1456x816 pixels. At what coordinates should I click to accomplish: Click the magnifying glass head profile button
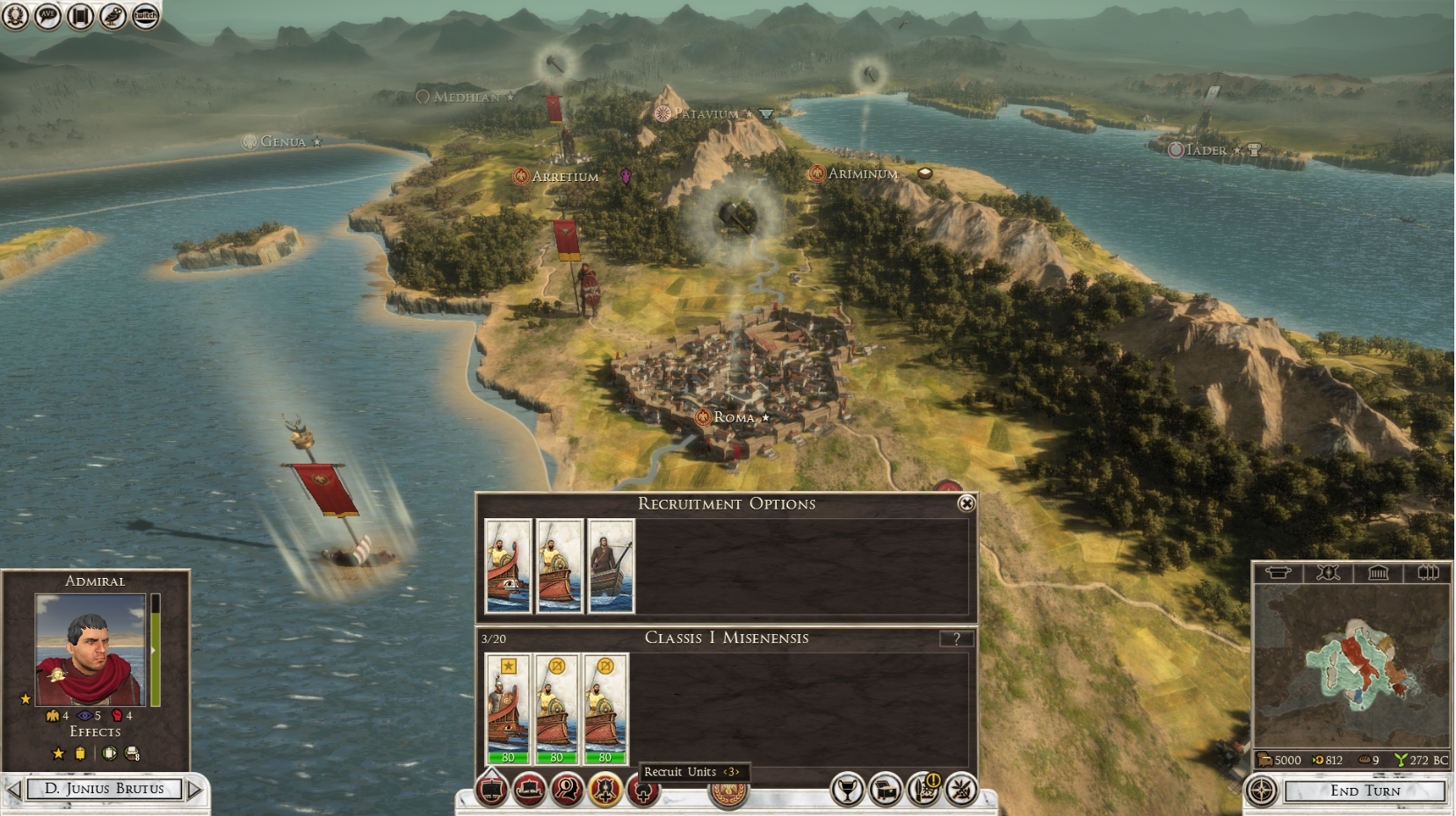pyautogui.click(x=568, y=791)
